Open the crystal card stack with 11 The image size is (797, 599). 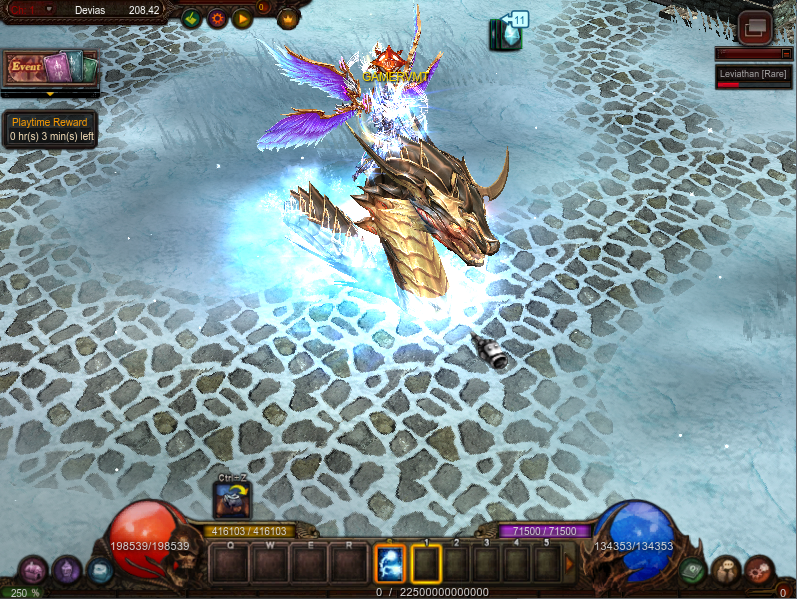(508, 32)
